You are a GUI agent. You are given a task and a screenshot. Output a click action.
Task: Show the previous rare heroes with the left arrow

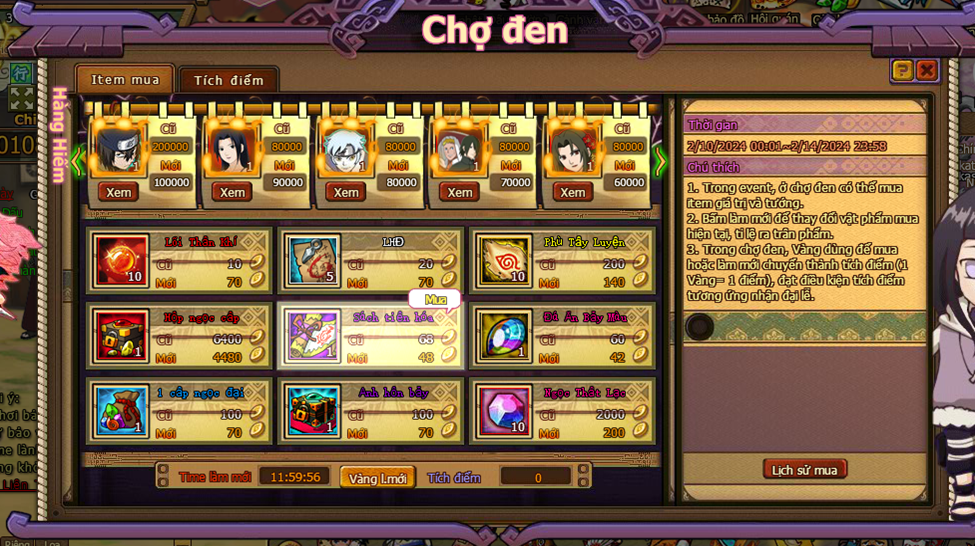(x=78, y=161)
